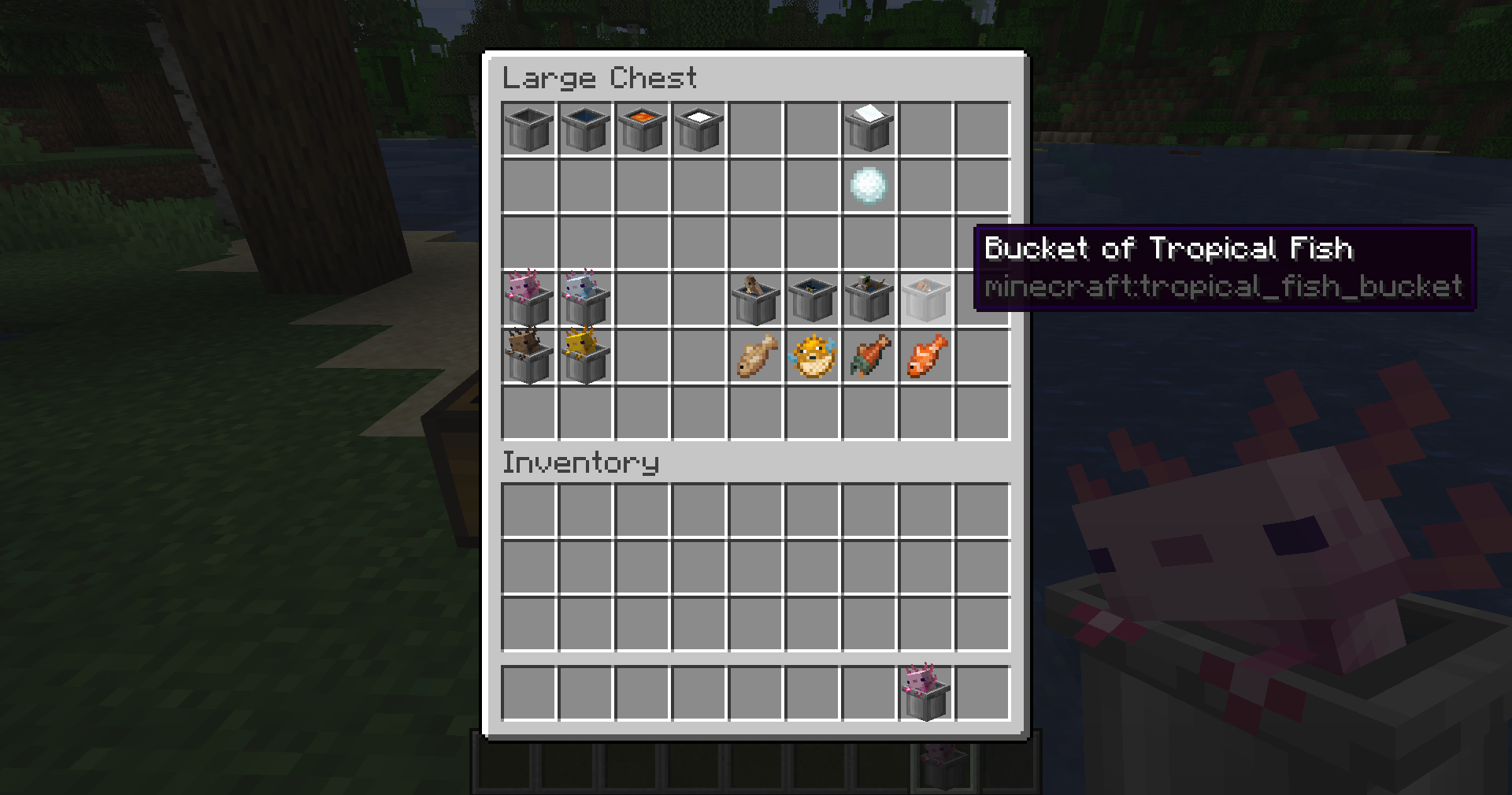Viewport: 1512px width, 795px height.
Task: Grab the blue axolotl bucket
Action: [586, 299]
